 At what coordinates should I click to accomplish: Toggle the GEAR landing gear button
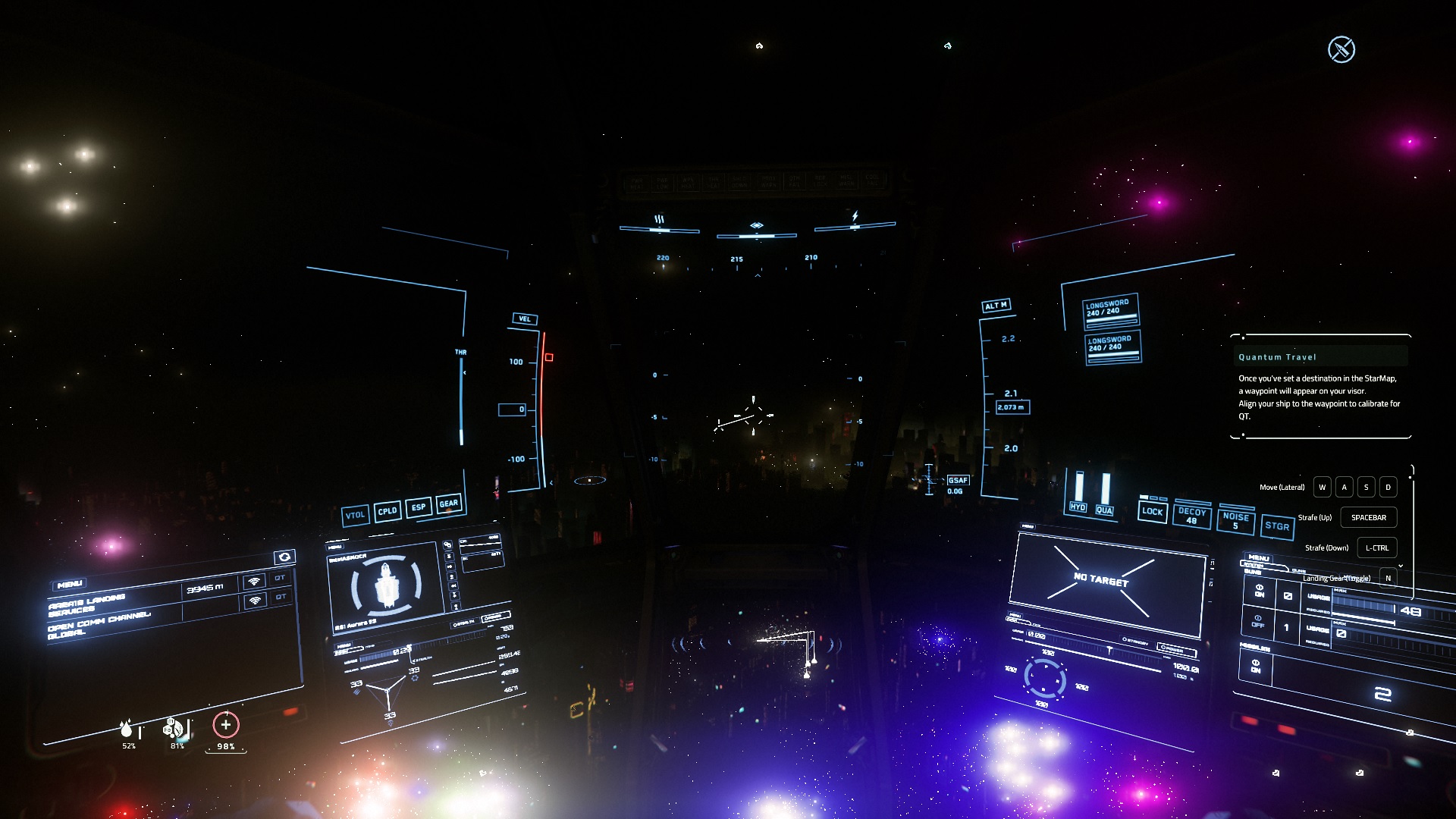(x=449, y=503)
